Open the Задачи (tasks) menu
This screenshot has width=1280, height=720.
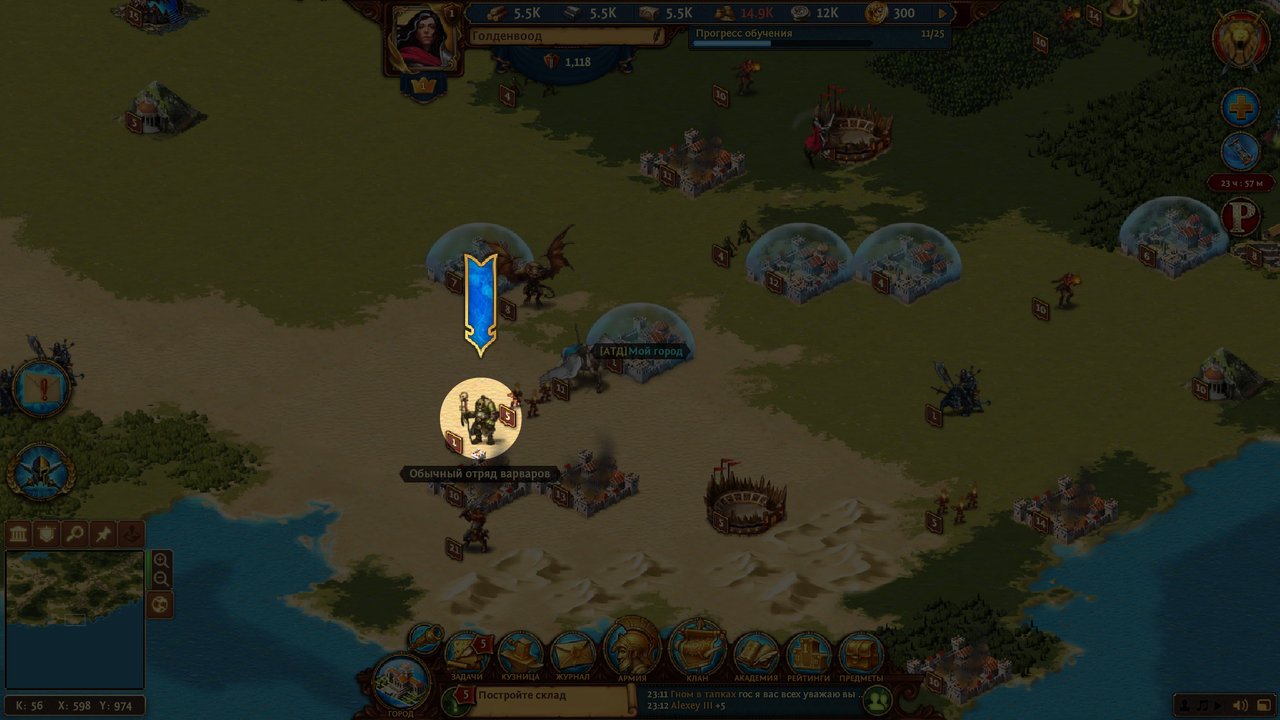pyautogui.click(x=467, y=654)
